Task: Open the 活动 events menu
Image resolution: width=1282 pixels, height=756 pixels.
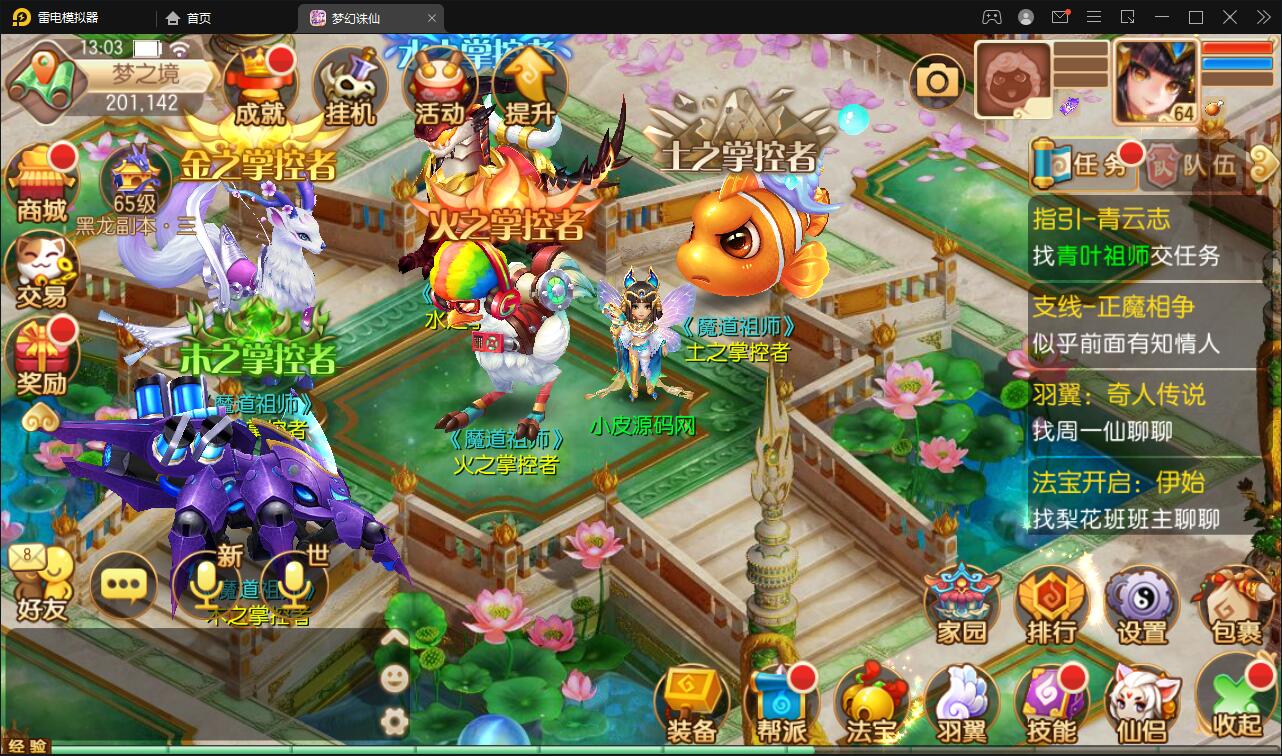Action: click(x=440, y=87)
